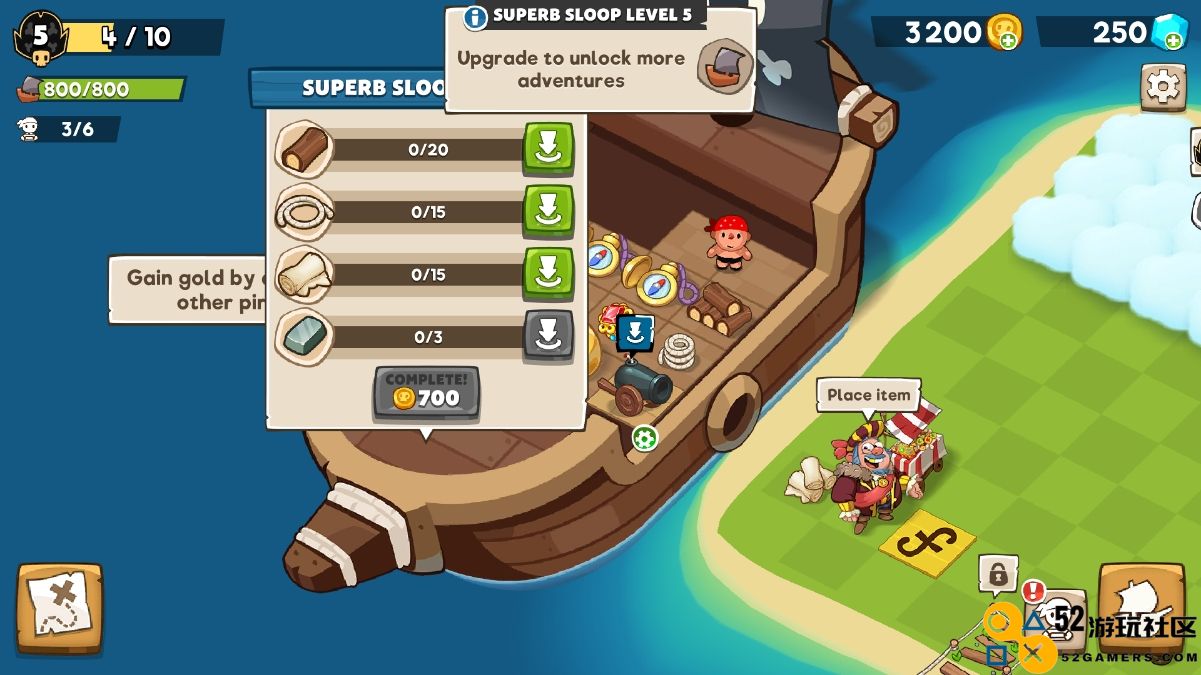Complete upgrade for 700 gold
Viewport: 1201px width, 675px height.
(427, 392)
